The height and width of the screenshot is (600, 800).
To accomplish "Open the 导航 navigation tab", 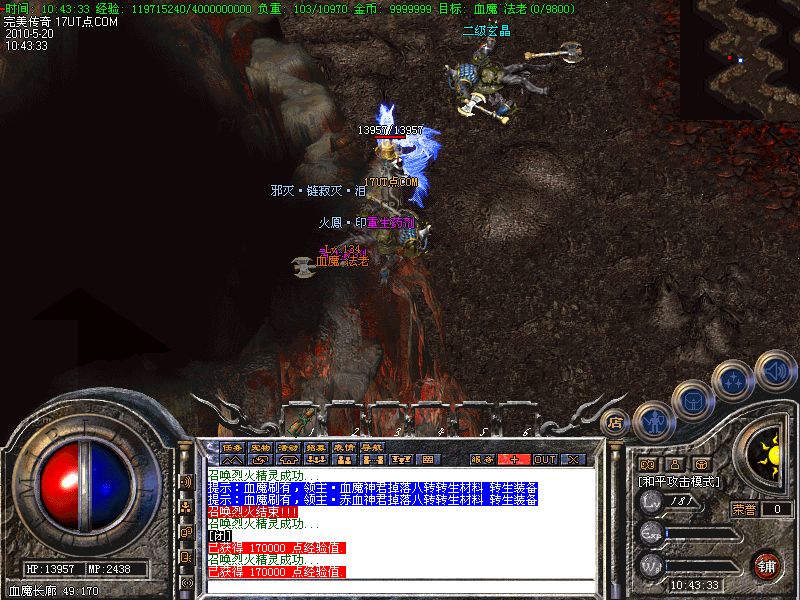I will 372,446.
